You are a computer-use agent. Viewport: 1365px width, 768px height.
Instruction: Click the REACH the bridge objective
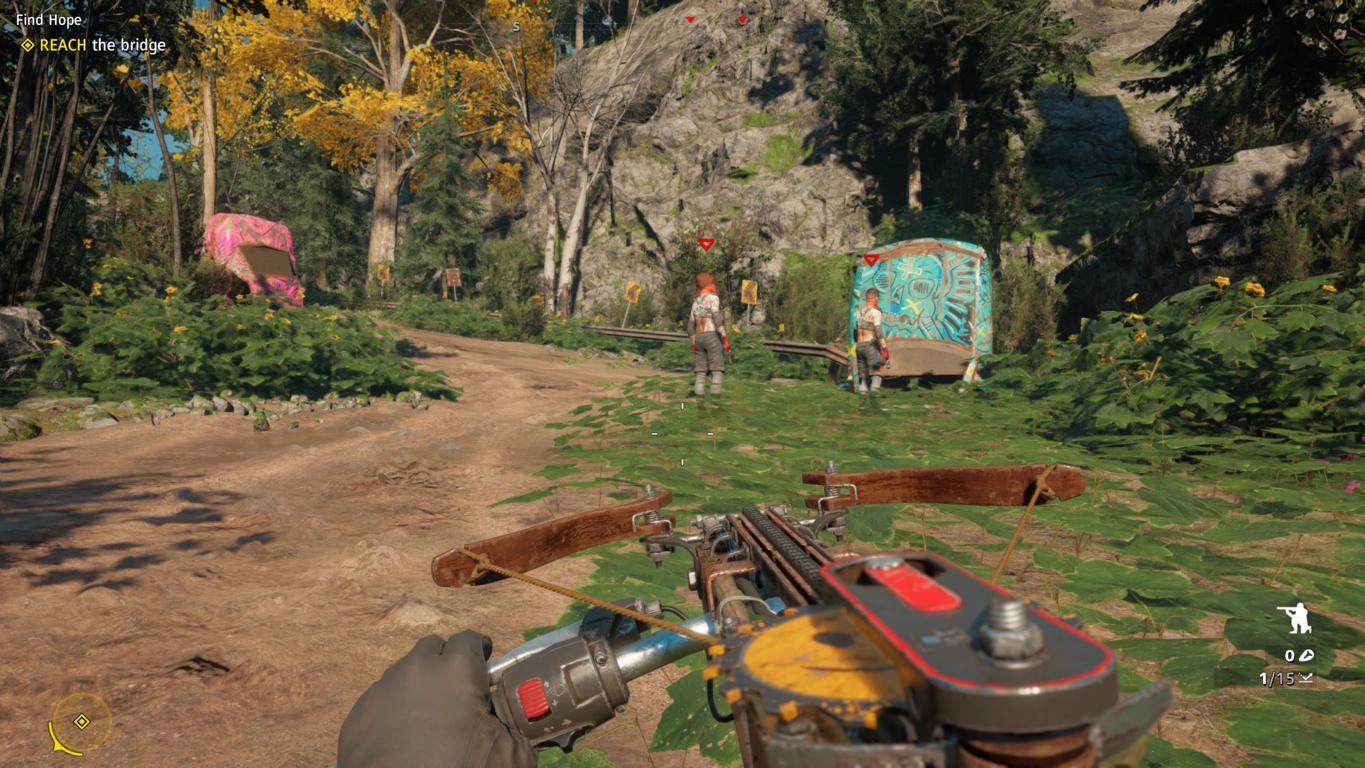click(102, 45)
